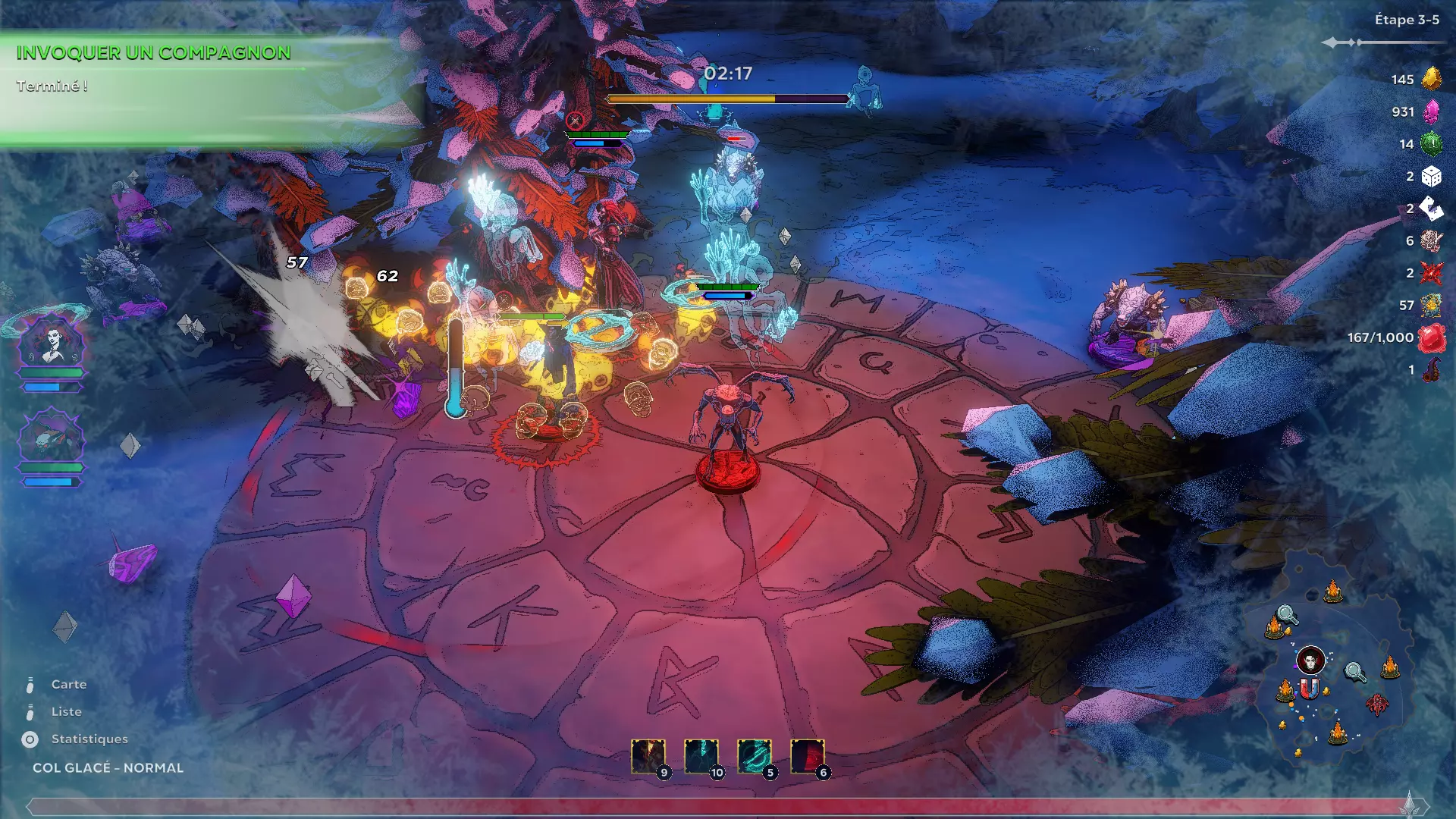Click the green emblem resource icon
Image resolution: width=1456 pixels, height=819 pixels.
pos(1431,143)
